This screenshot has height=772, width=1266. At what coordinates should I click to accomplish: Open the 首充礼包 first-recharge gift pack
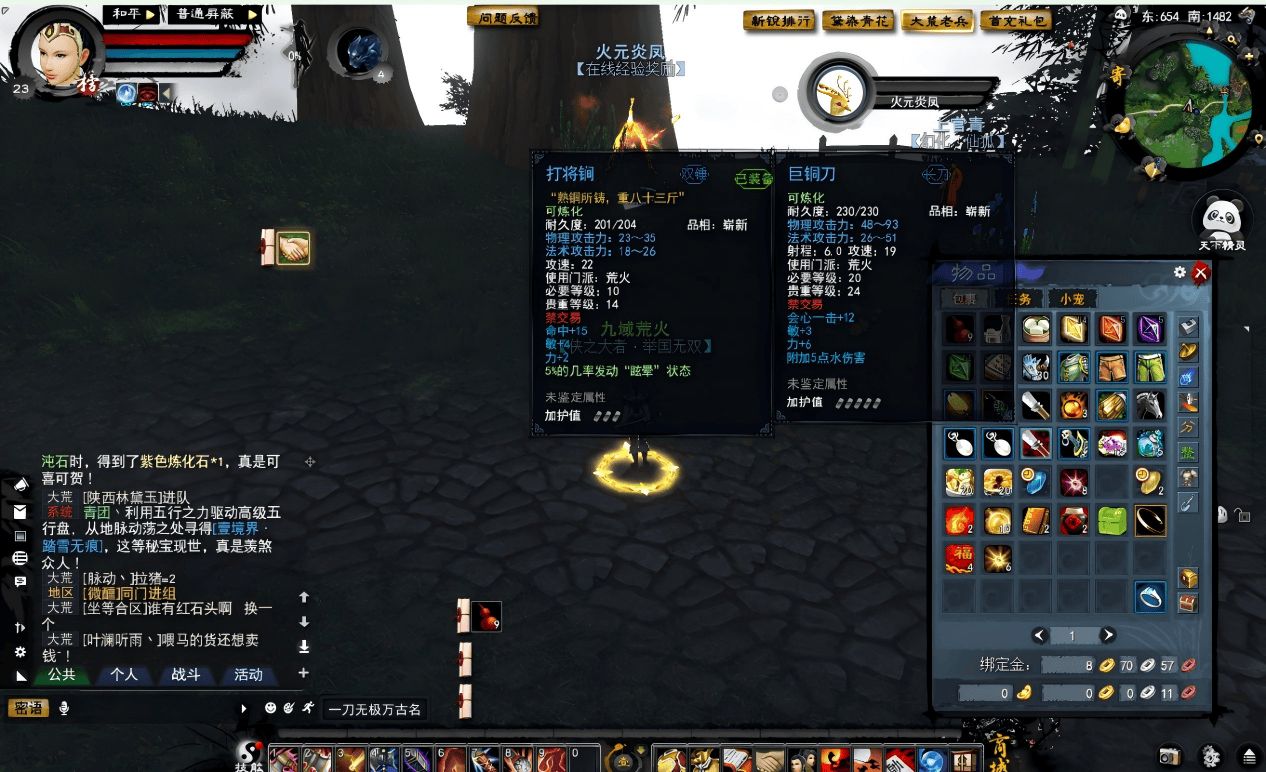pos(1015,21)
